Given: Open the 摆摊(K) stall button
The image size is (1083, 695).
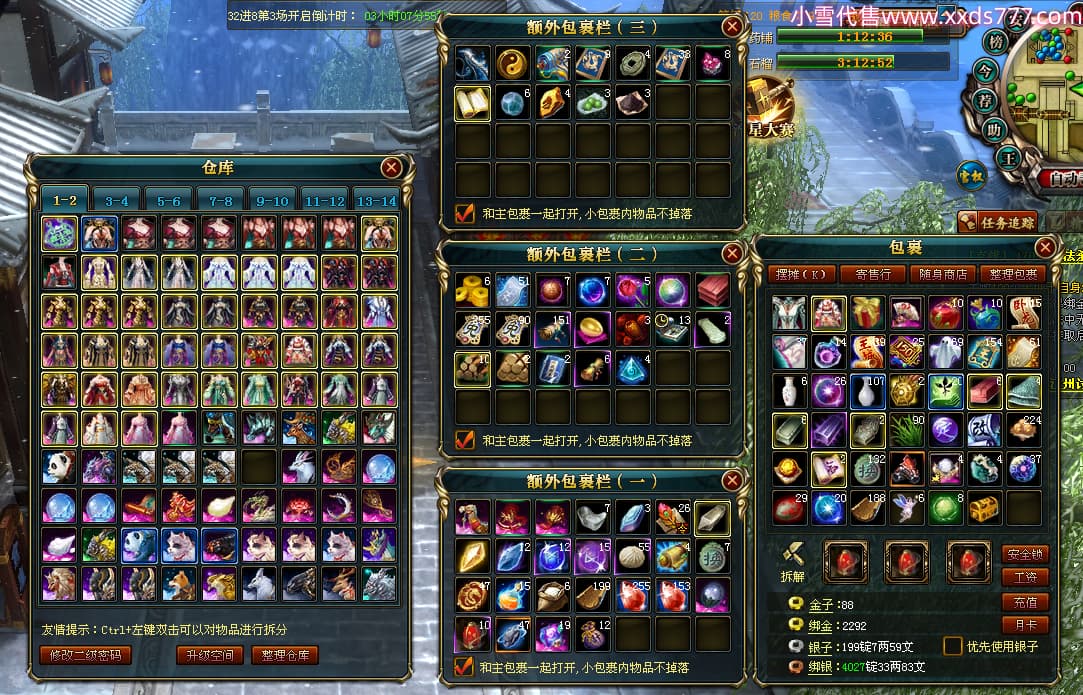Looking at the screenshot, I should (803, 274).
